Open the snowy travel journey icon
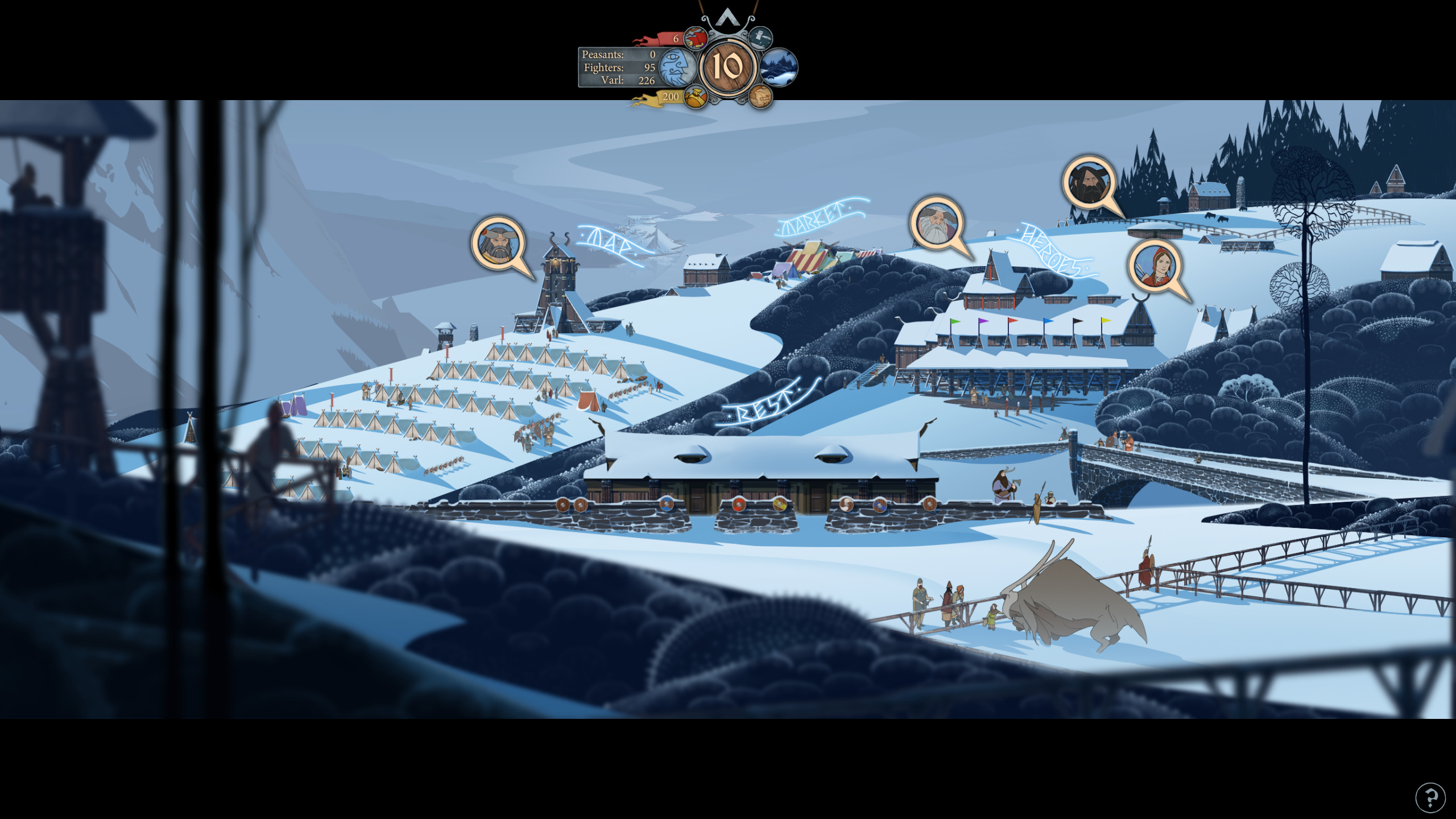The image size is (1456, 819). click(780, 67)
